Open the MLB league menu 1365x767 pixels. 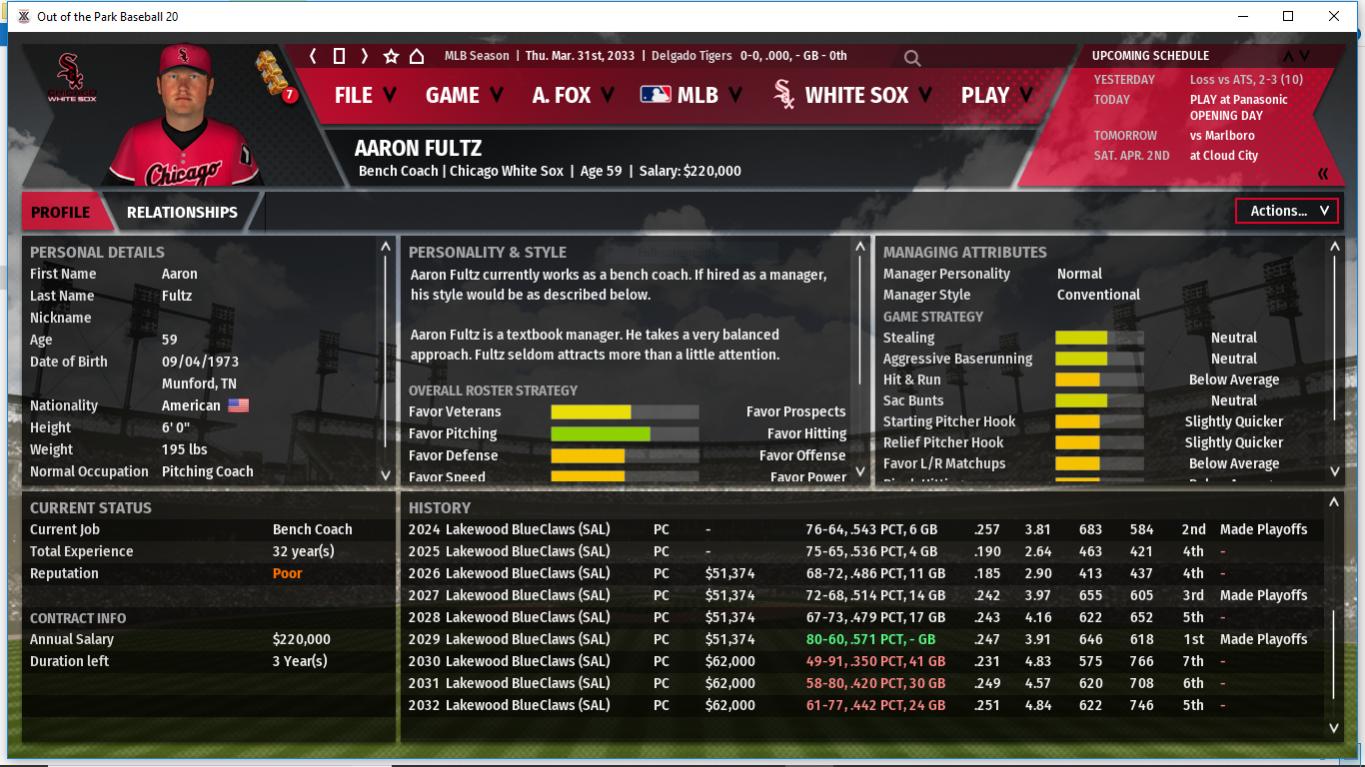point(691,95)
